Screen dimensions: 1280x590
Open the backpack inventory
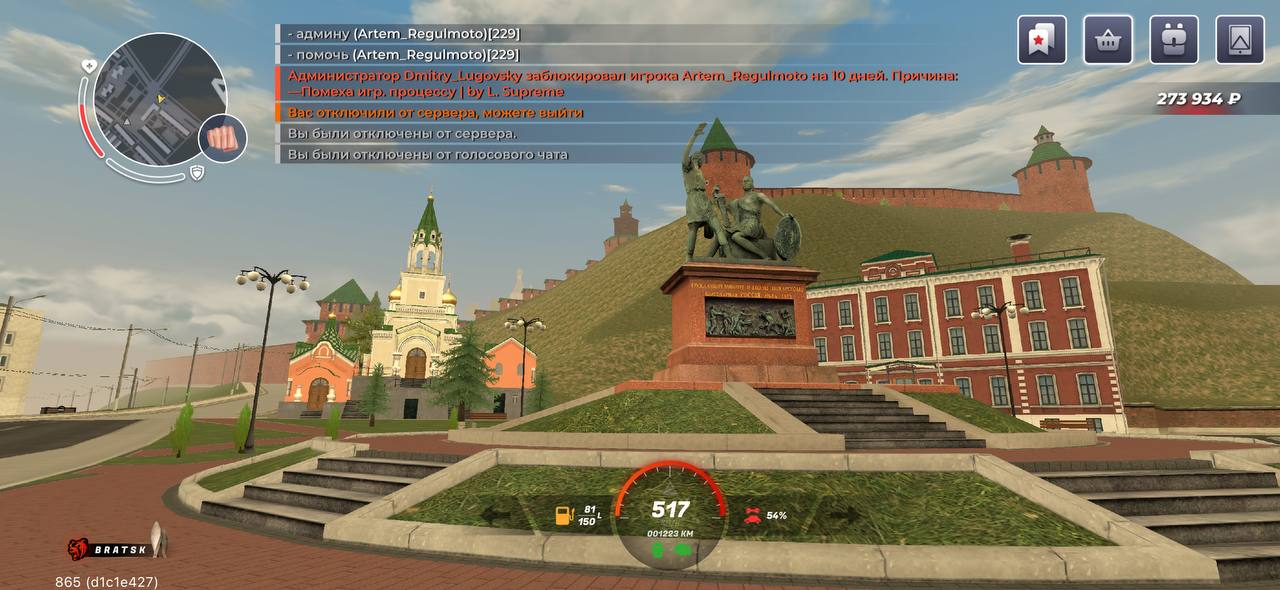[1174, 40]
